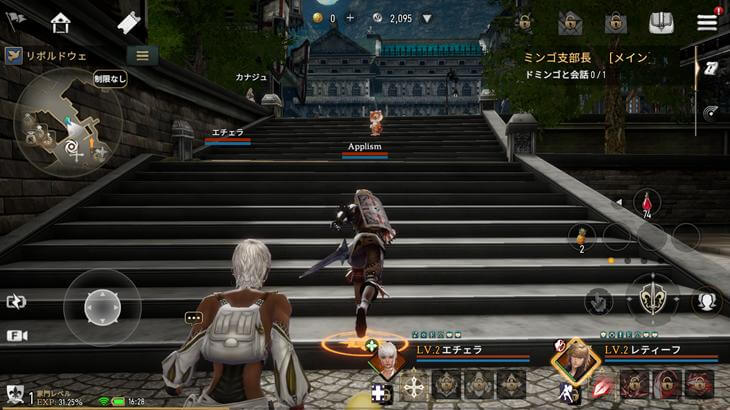Viewport: 730px width, 410px height.
Task: Open the hamburger main menu
Action: (x=707, y=22)
